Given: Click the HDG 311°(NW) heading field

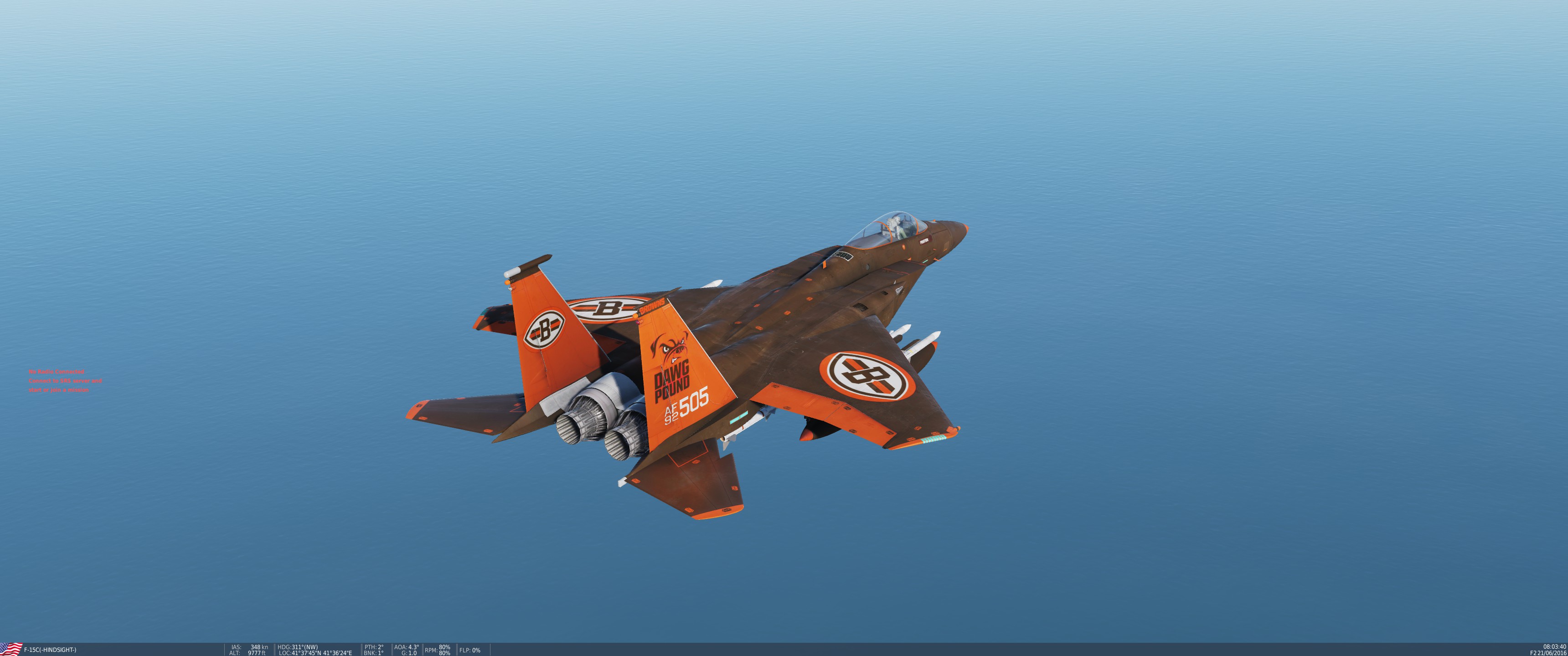Looking at the screenshot, I should 299,646.
